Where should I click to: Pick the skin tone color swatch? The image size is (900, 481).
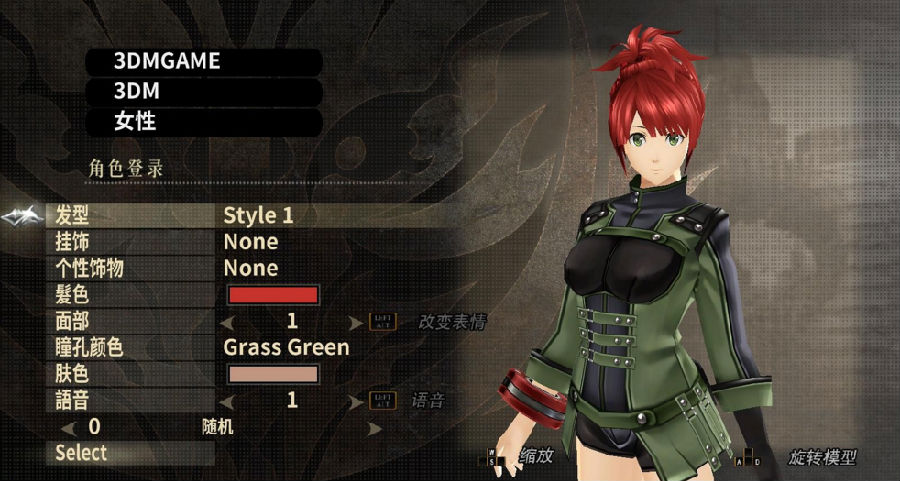click(274, 374)
